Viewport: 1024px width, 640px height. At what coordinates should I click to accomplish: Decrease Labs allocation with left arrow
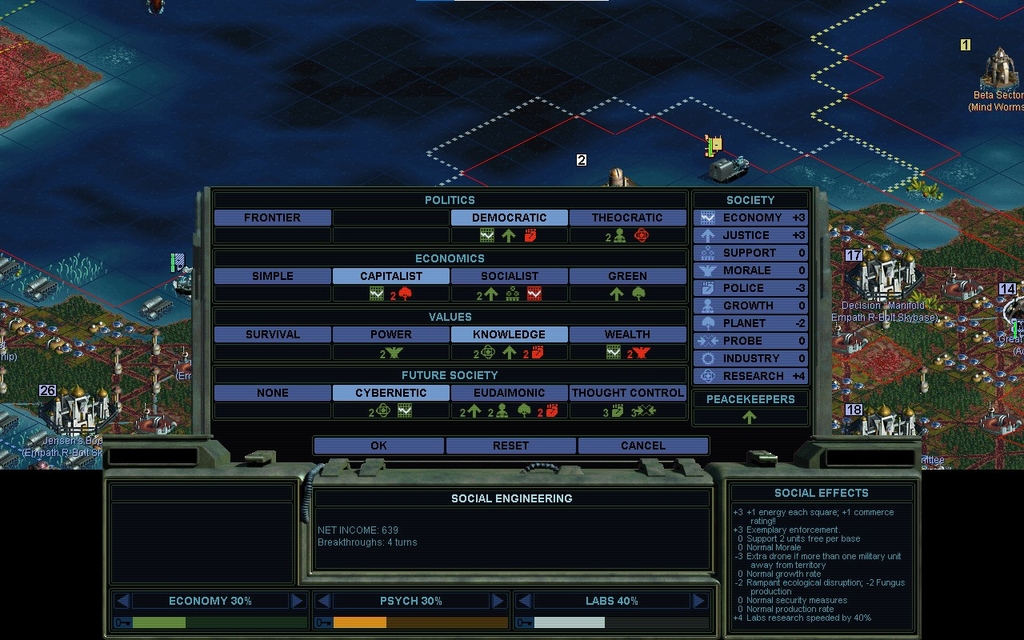pos(522,601)
